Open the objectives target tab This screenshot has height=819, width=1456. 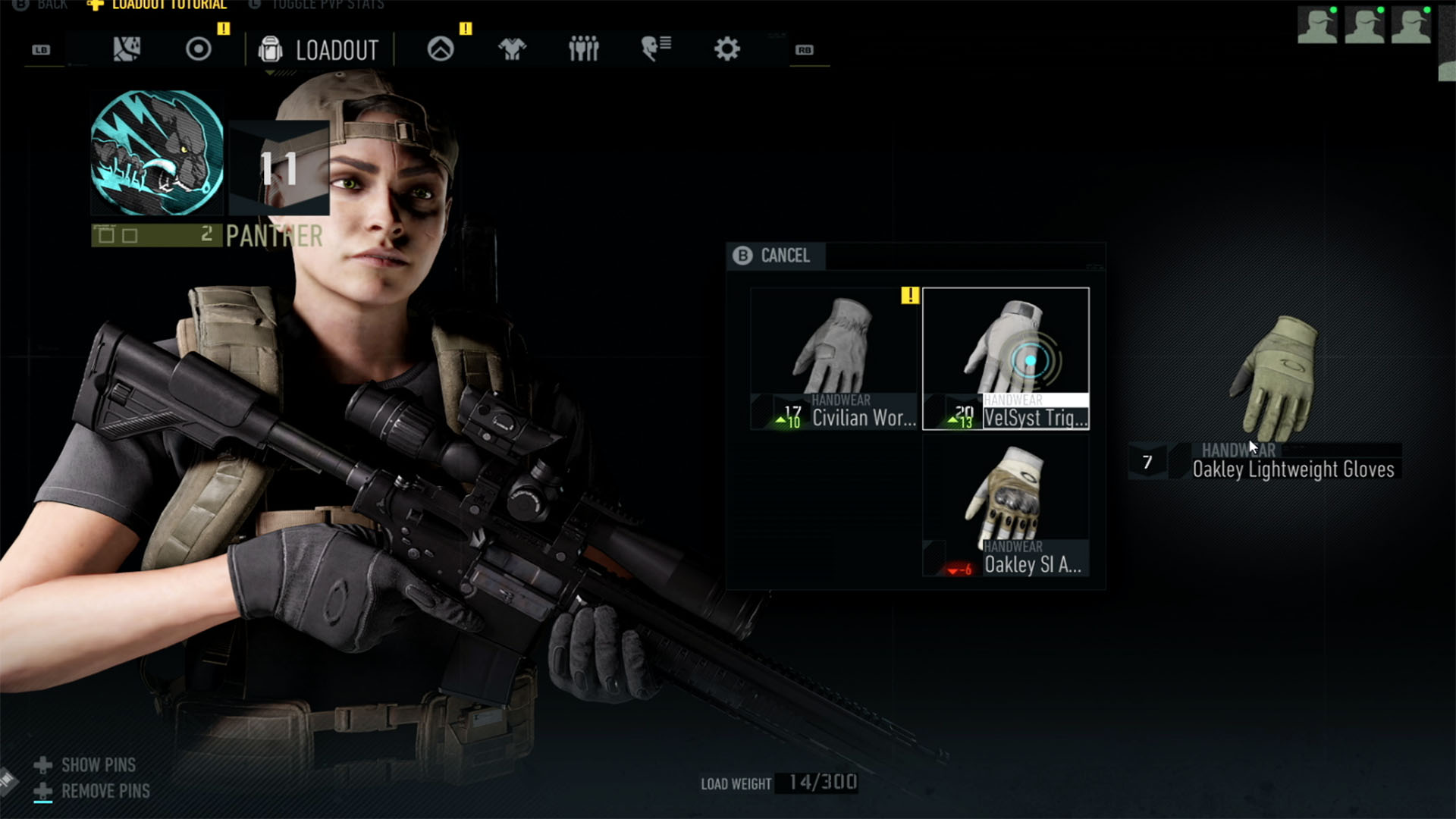click(x=199, y=50)
